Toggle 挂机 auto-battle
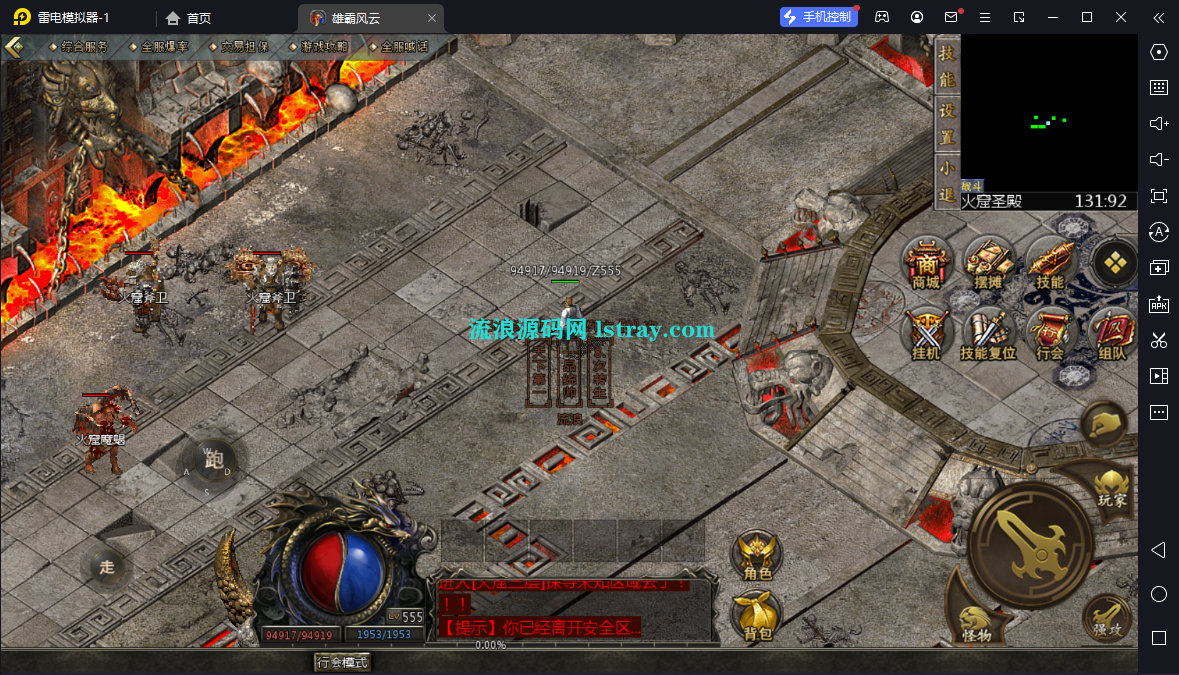This screenshot has width=1179, height=675. (926, 334)
